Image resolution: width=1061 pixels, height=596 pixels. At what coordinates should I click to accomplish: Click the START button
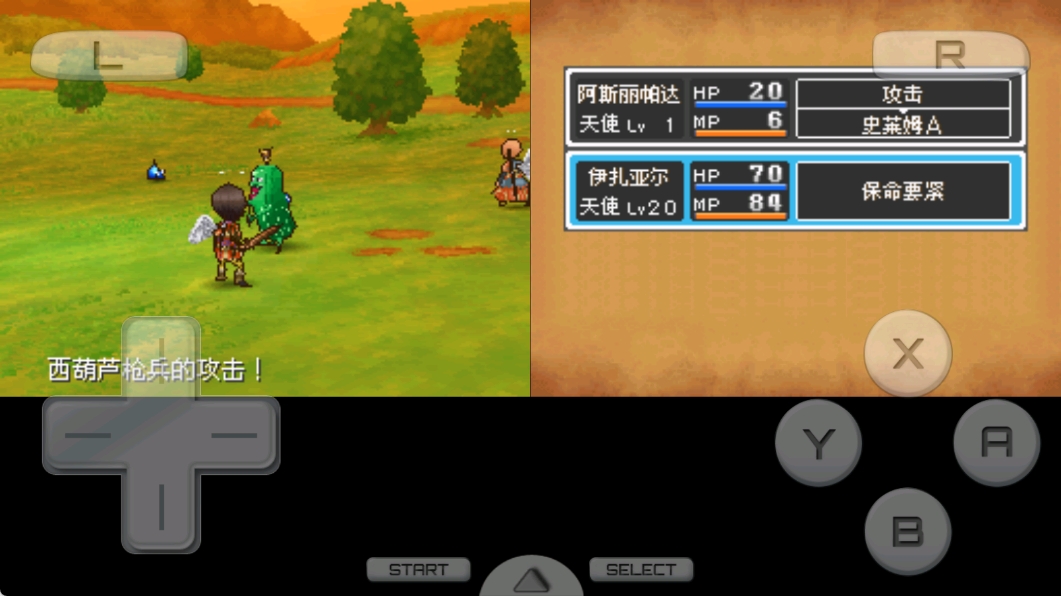click(x=418, y=570)
